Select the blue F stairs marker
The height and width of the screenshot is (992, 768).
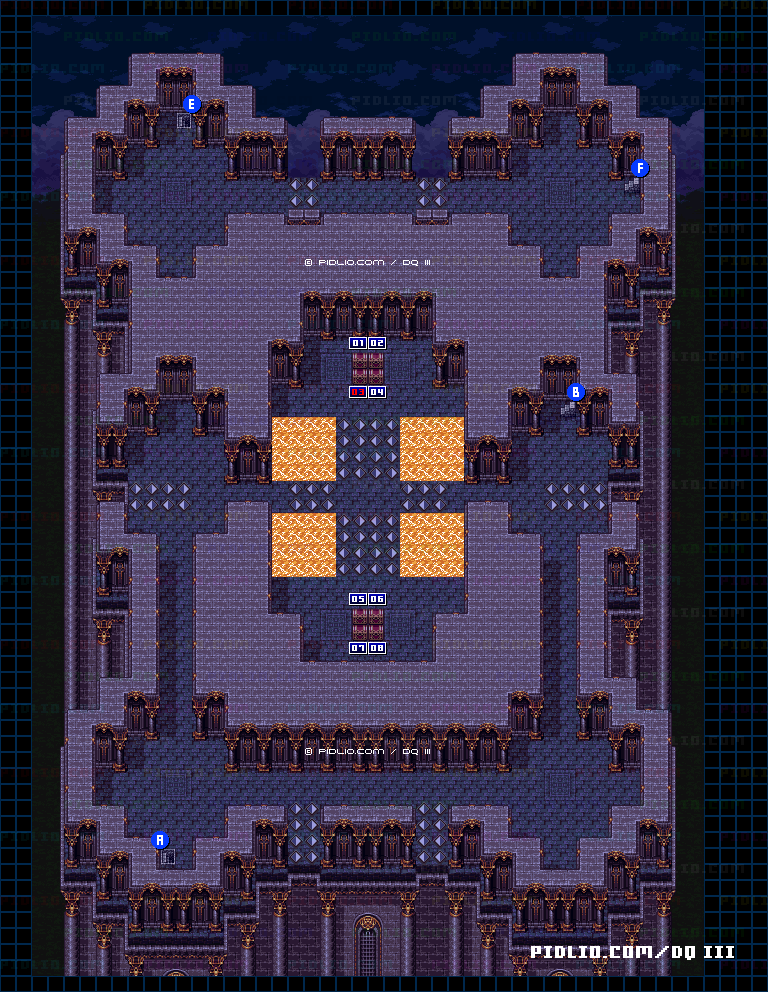coord(640,168)
